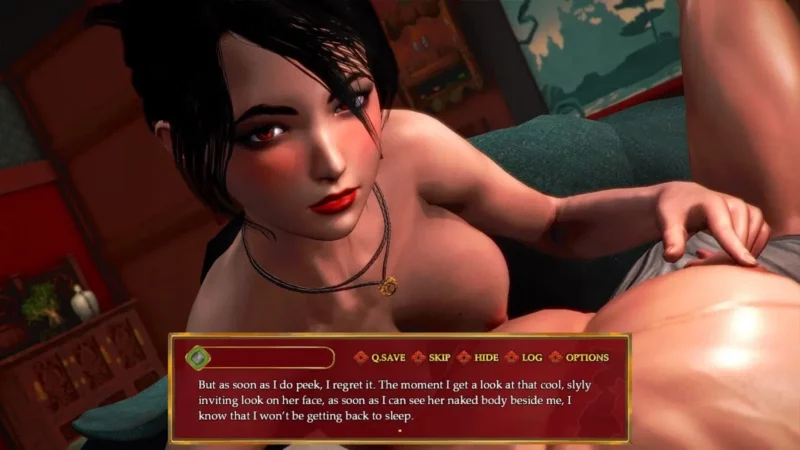800x450 pixels.
Task: Quick save with the Q.SAVE button
Action: point(387,357)
